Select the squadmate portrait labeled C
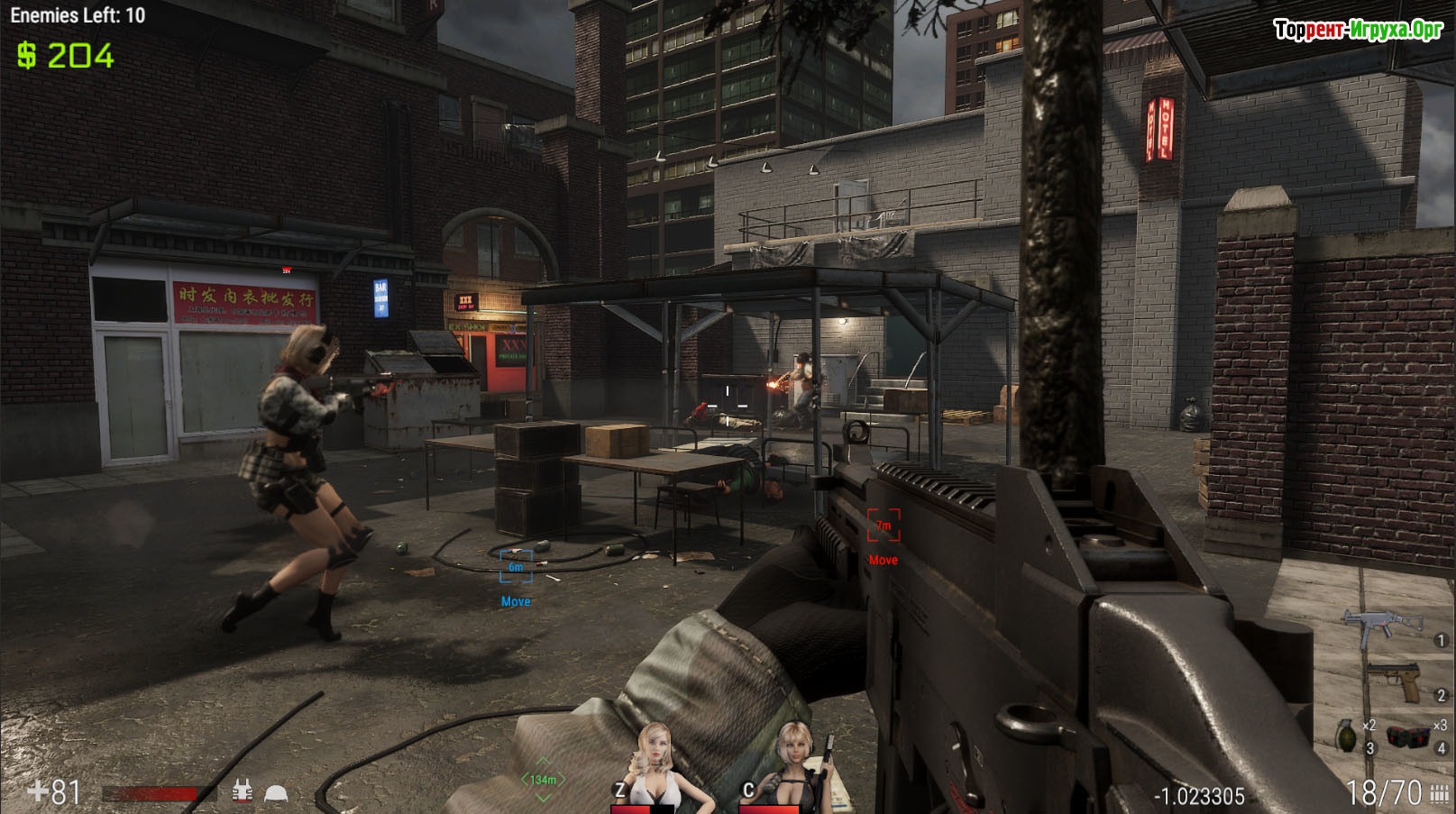The width and height of the screenshot is (1456, 814). tap(793, 764)
